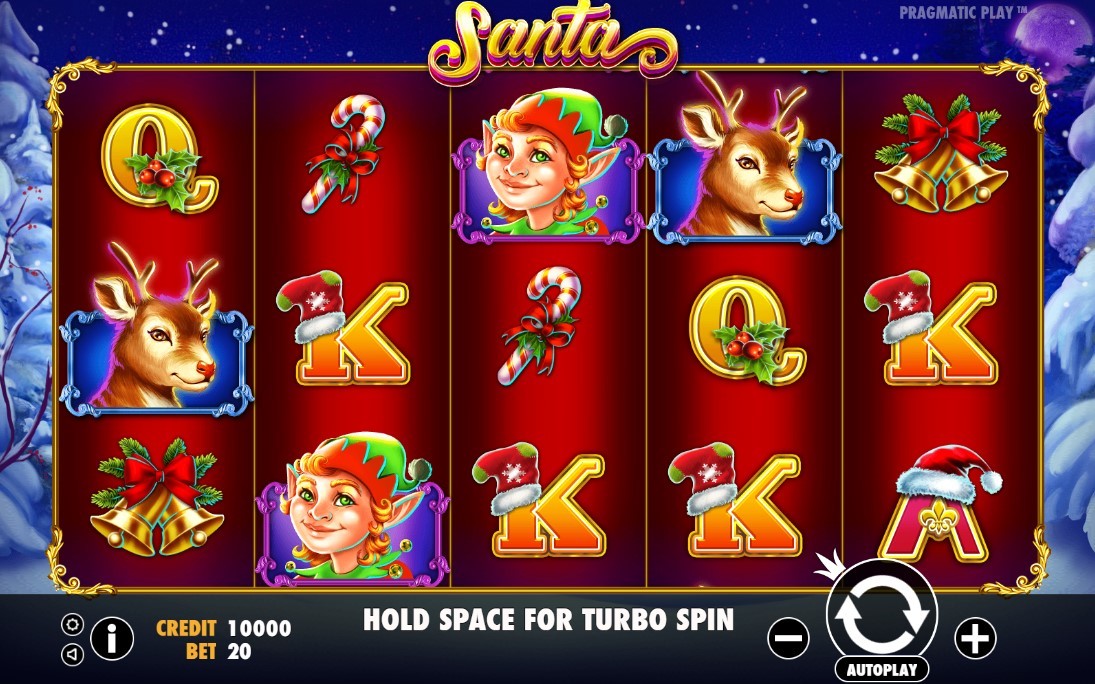
Task: Open the game info paytable
Action: coord(112,638)
